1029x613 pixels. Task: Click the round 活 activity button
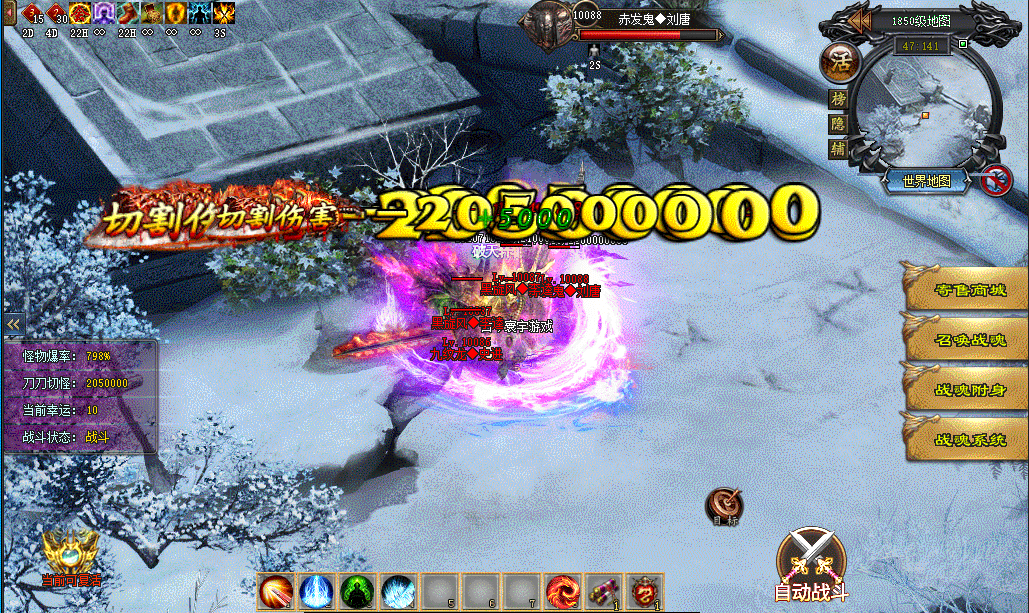pyautogui.click(x=838, y=62)
